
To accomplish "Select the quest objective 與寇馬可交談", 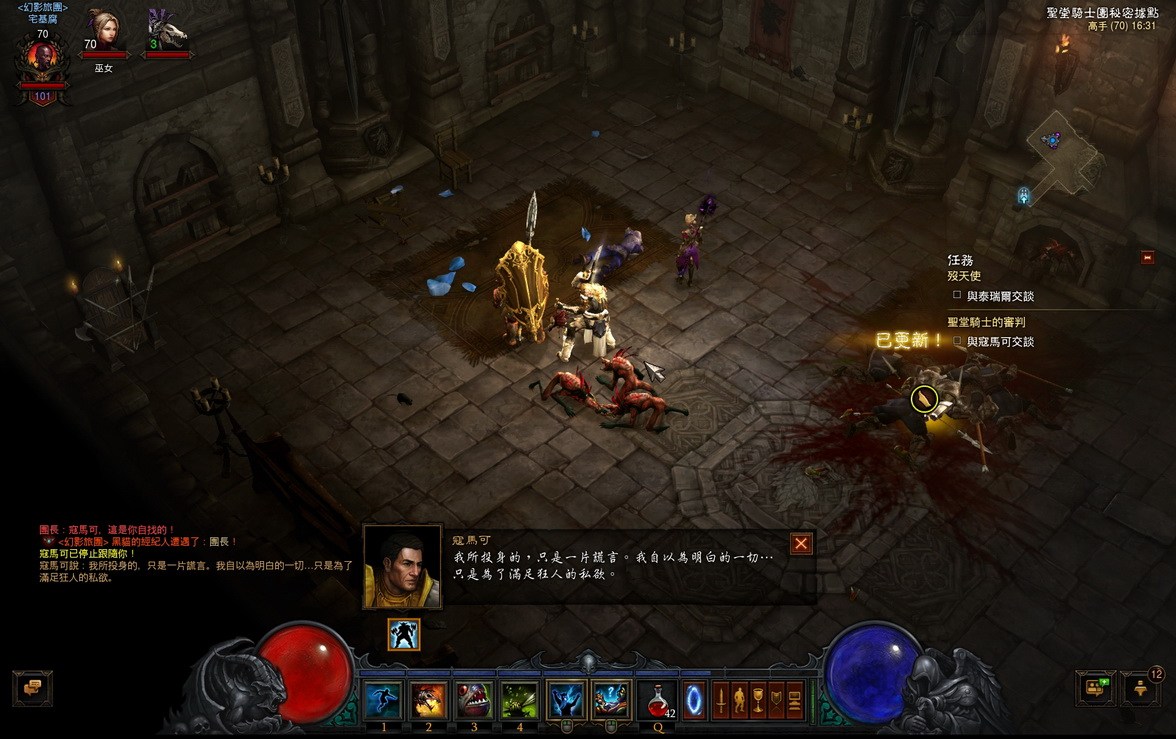I will point(1000,342).
